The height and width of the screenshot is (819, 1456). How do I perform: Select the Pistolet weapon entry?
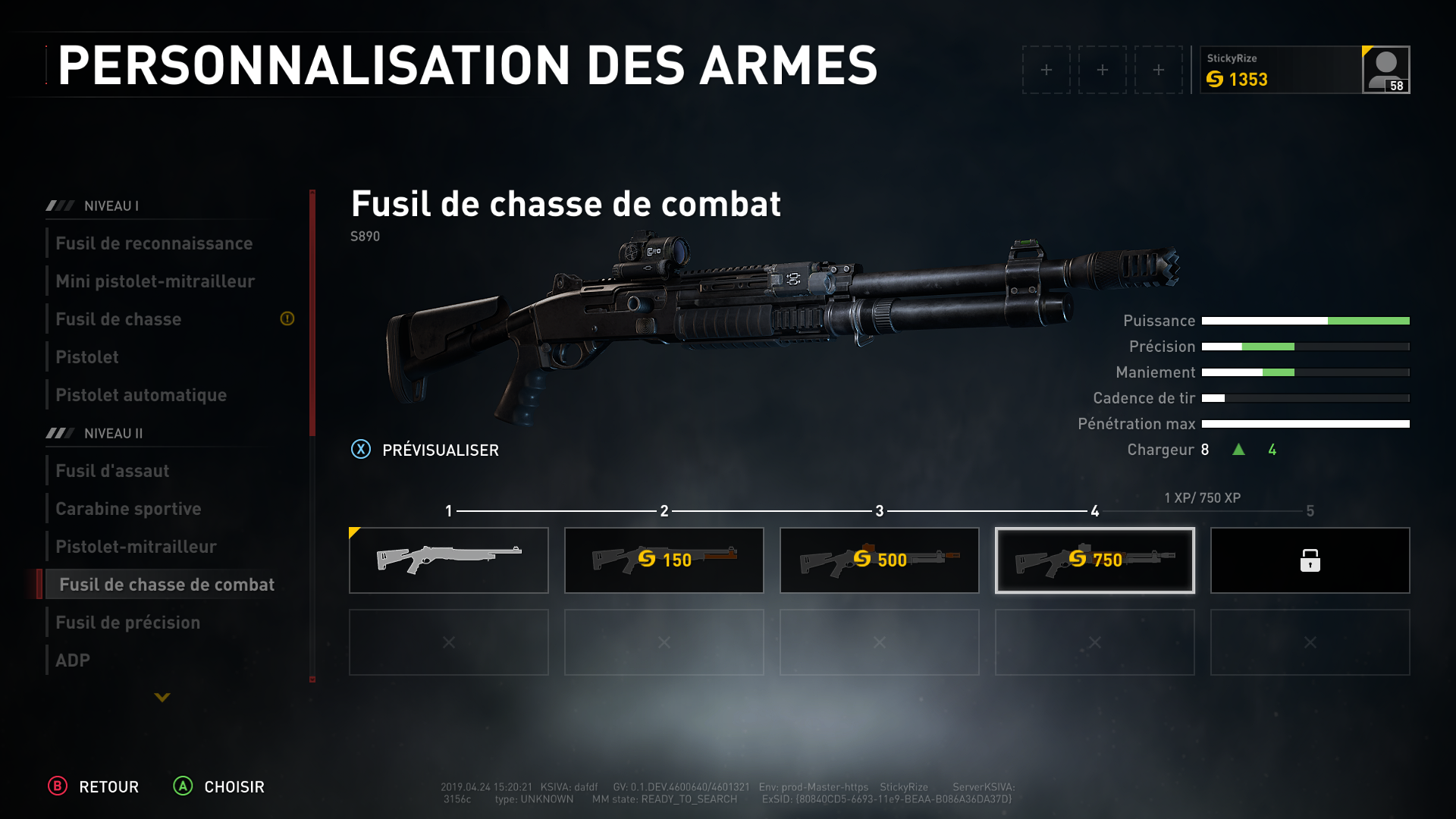click(x=87, y=357)
